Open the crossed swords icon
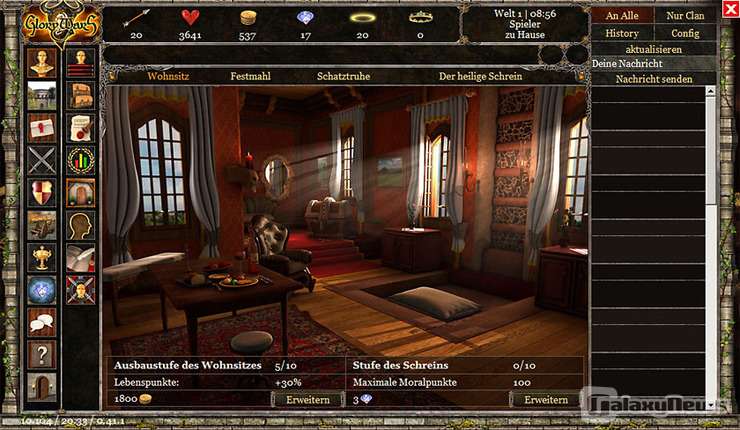740x430 pixels. 42,160
